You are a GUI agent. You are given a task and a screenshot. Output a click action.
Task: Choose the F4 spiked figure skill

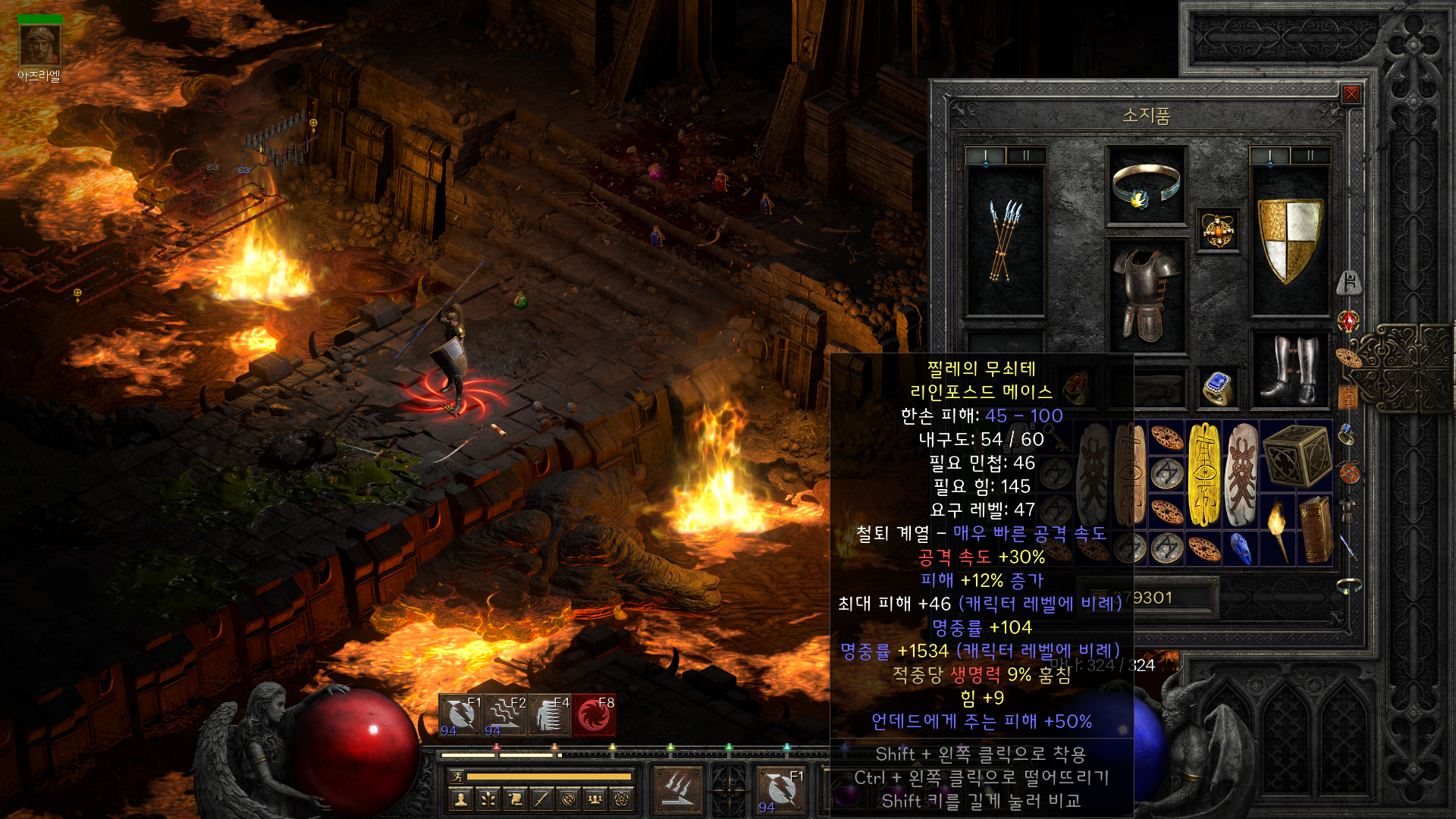[550, 715]
